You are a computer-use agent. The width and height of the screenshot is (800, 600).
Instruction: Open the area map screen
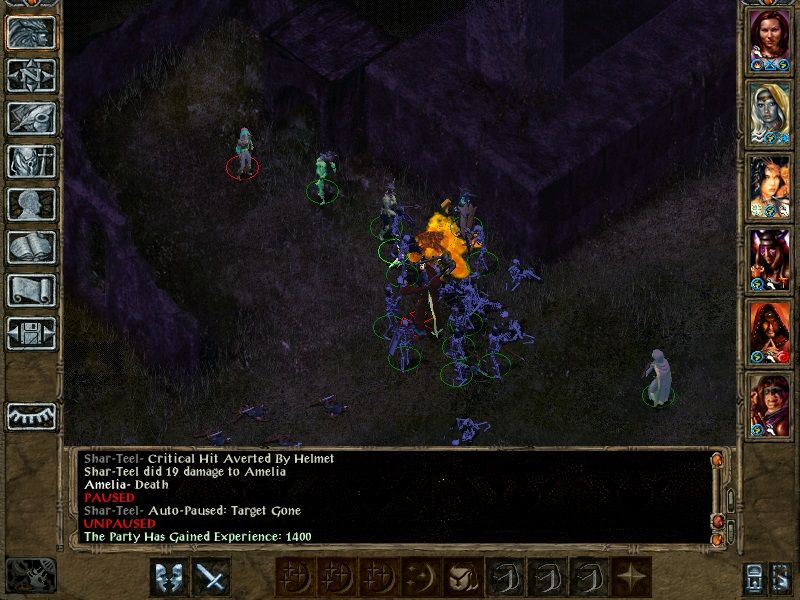pos(31,75)
